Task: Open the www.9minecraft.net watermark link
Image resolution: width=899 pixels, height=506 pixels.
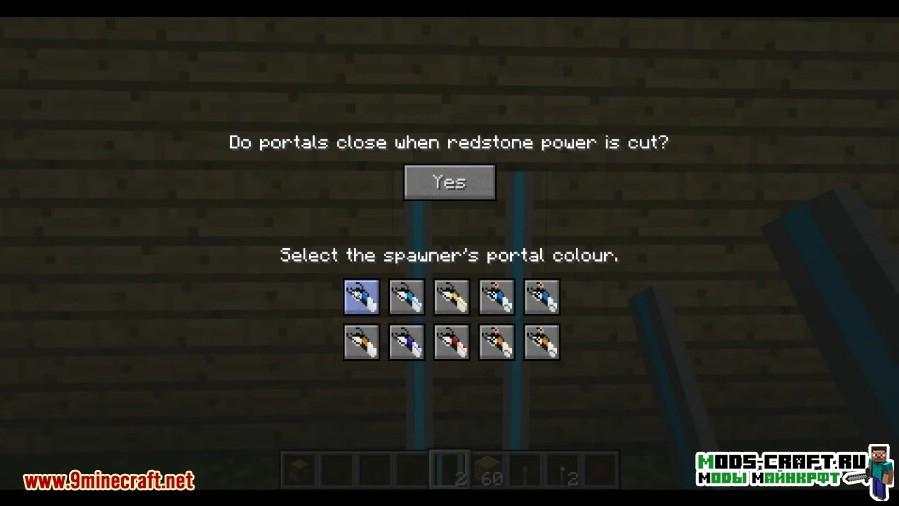Action: [x=108, y=481]
